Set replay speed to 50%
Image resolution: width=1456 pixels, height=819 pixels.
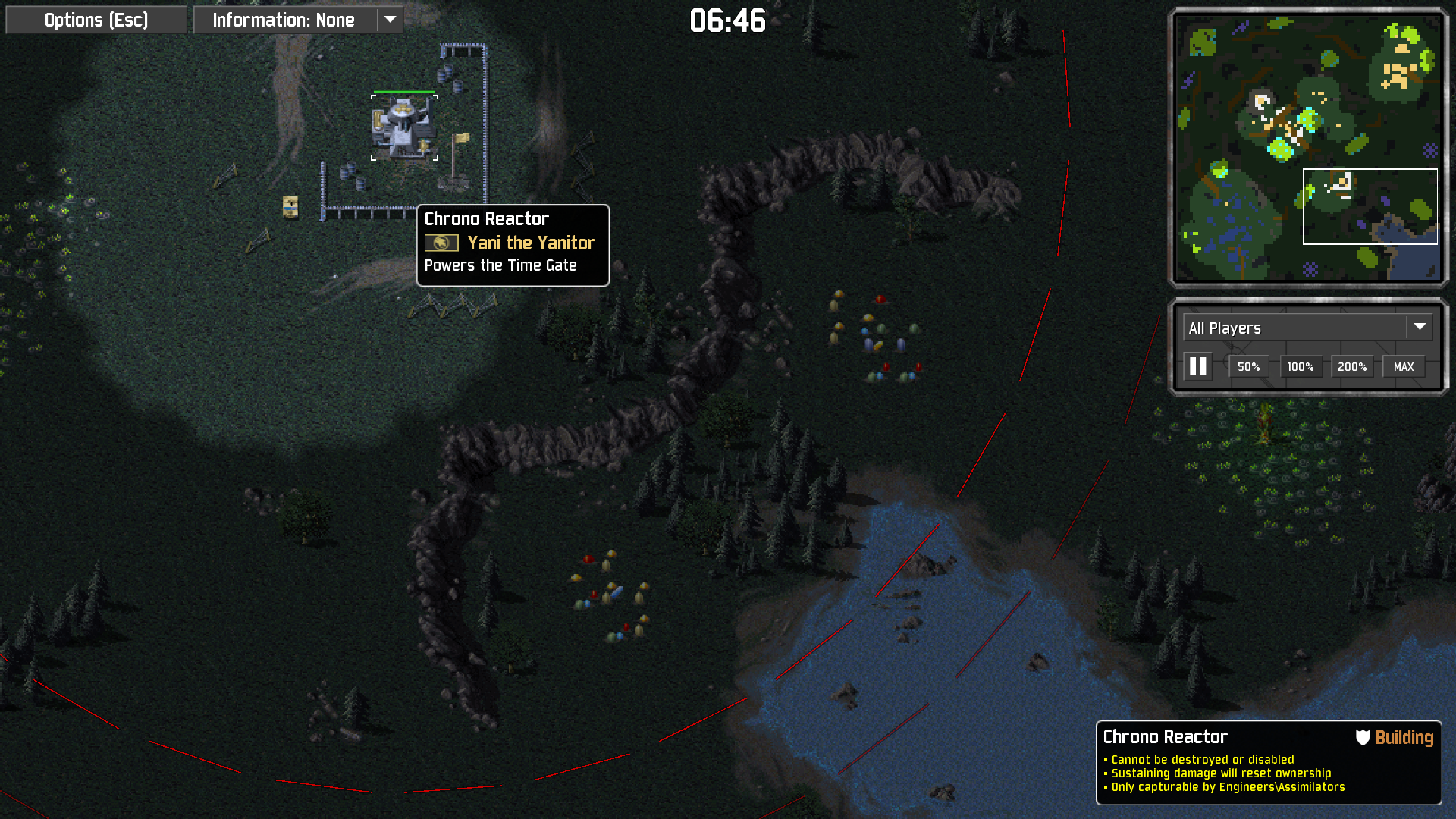click(1248, 367)
